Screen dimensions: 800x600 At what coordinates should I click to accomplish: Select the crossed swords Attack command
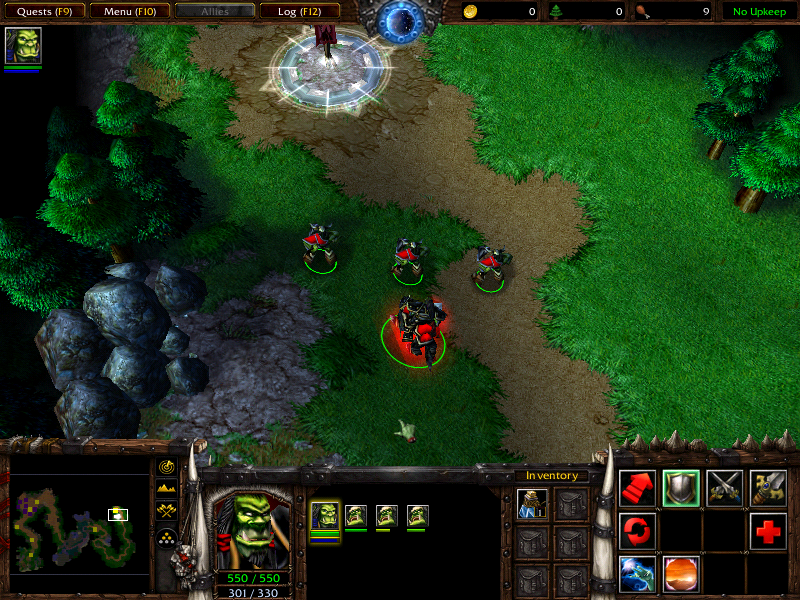[x=725, y=488]
